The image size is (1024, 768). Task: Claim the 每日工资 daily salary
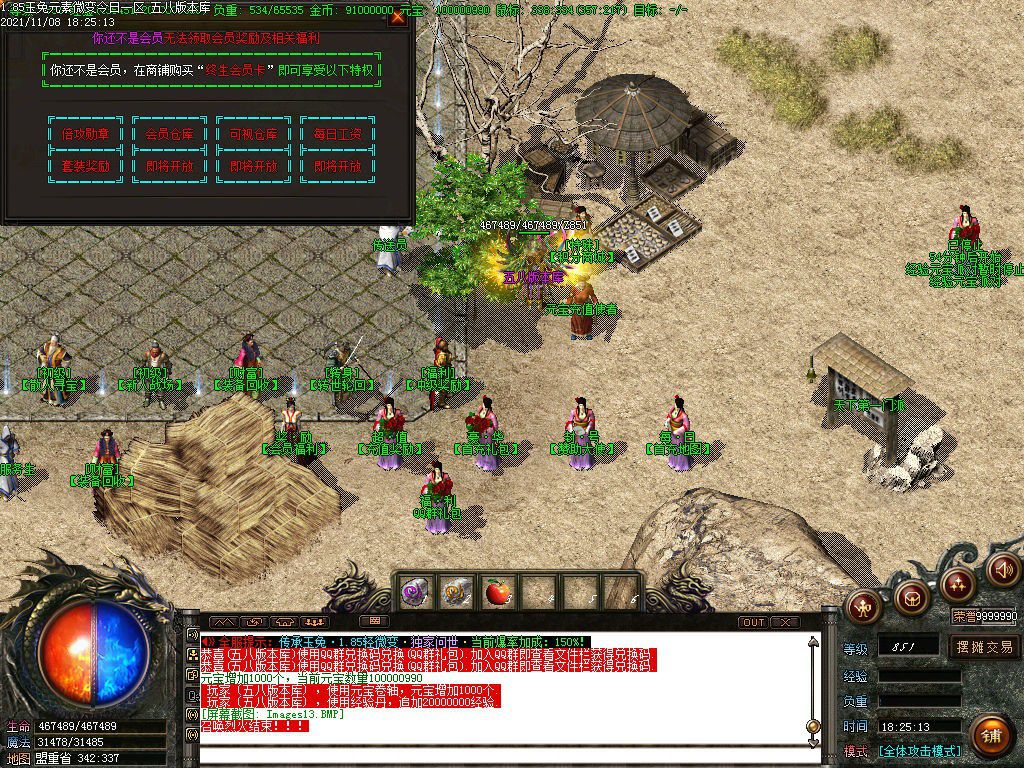[337, 134]
